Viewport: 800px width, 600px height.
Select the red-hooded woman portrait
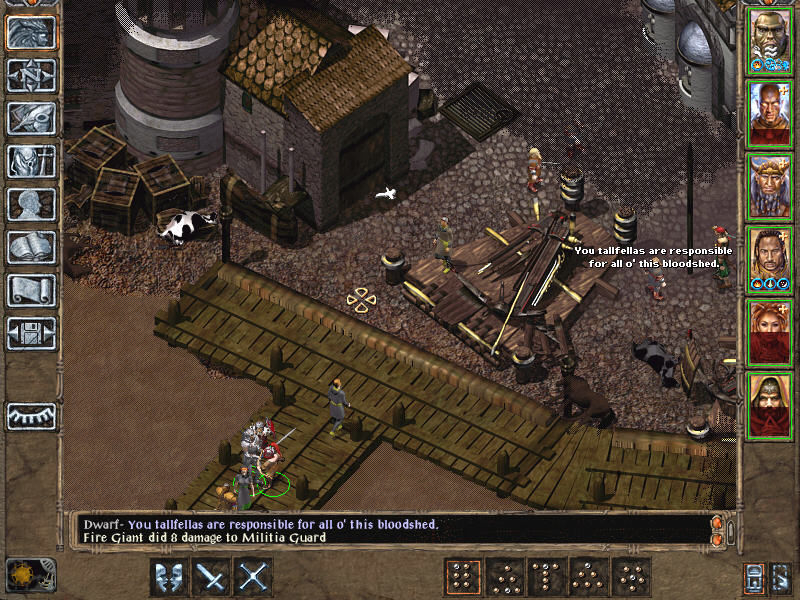point(770,331)
